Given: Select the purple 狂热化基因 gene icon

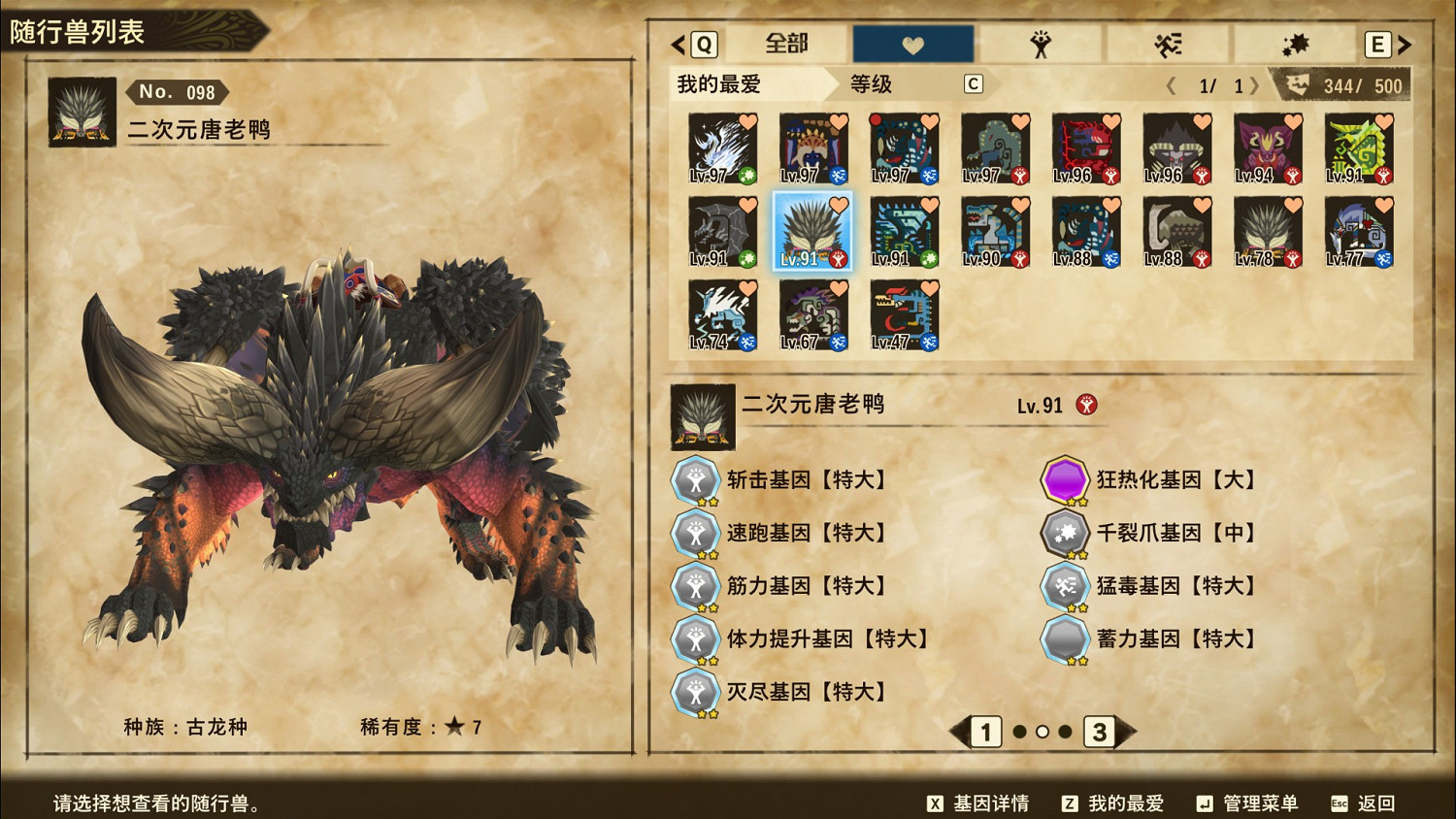Looking at the screenshot, I should (1064, 479).
